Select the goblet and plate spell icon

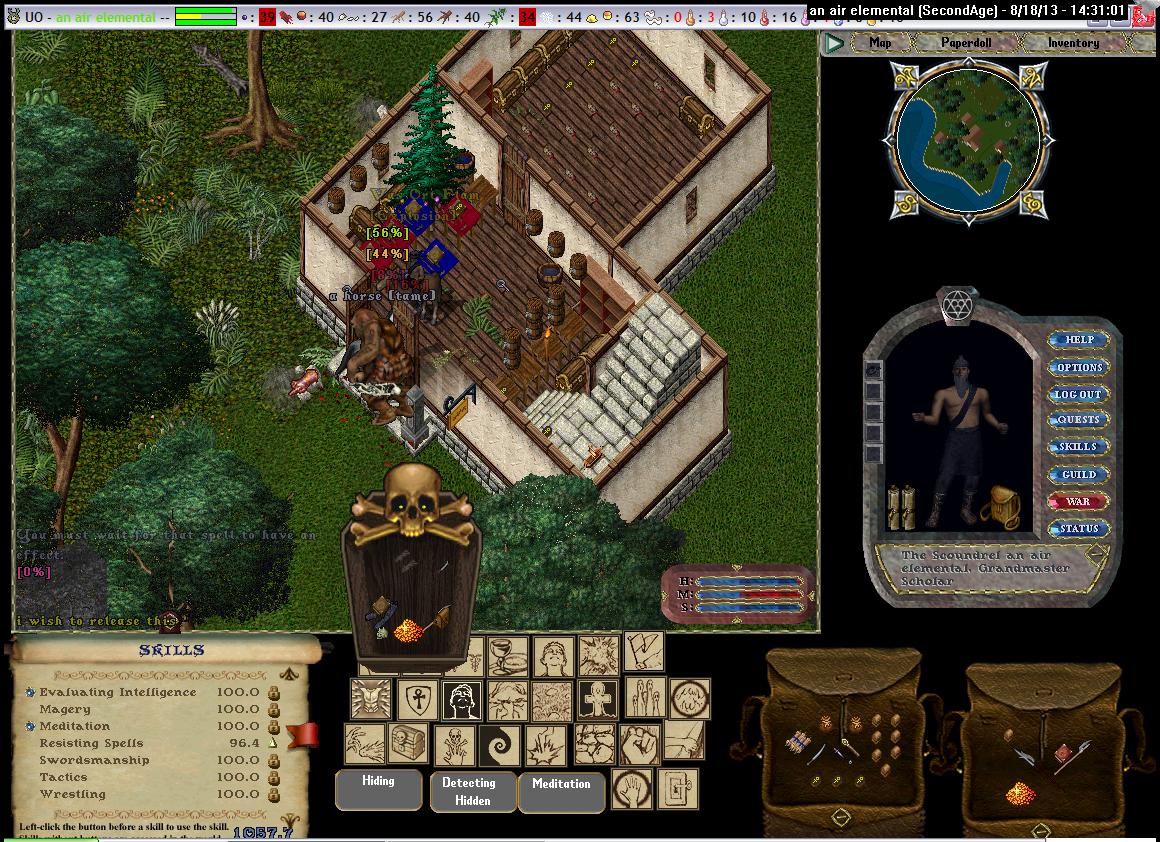(x=507, y=656)
